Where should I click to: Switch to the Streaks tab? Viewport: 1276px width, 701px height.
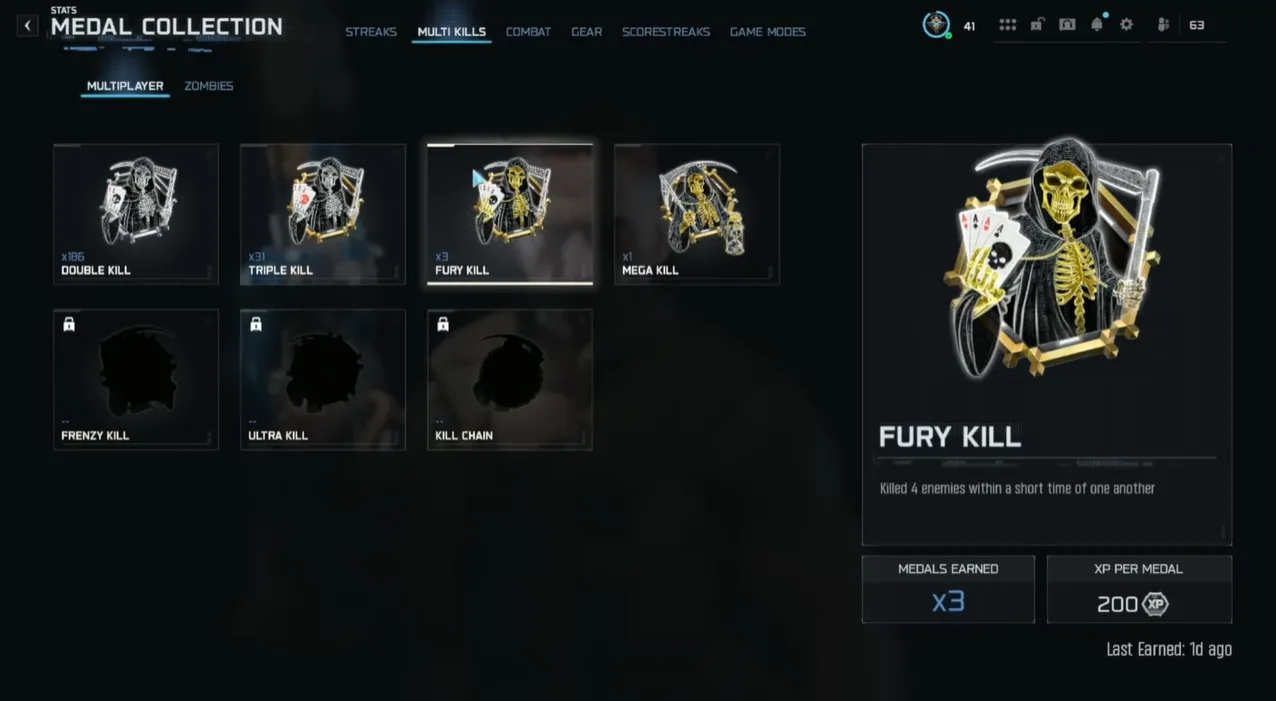click(x=371, y=32)
